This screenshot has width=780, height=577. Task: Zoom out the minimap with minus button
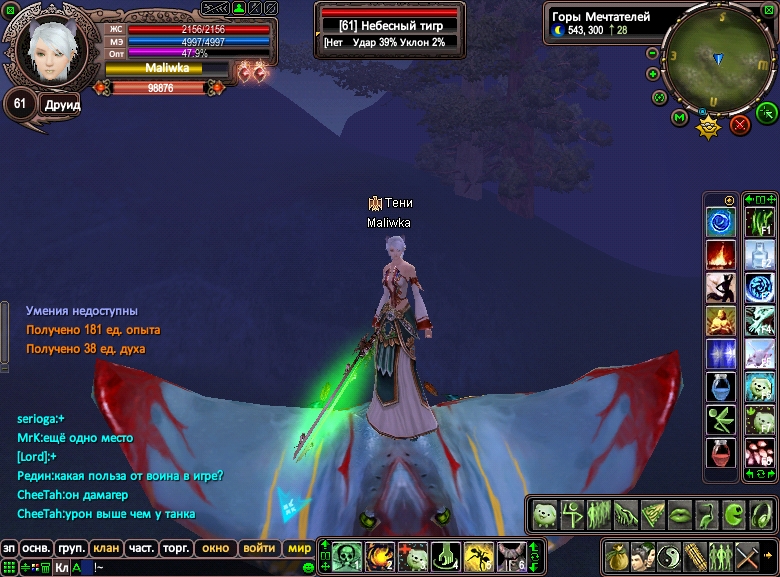(653, 53)
